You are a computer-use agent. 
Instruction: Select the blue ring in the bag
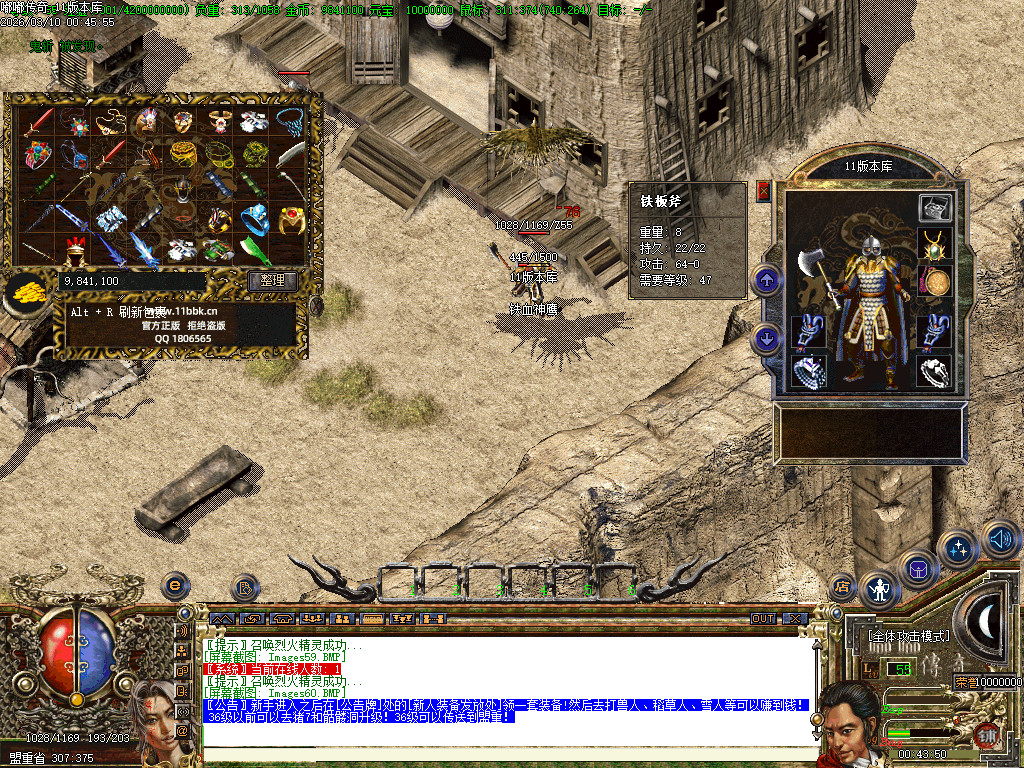(x=255, y=217)
